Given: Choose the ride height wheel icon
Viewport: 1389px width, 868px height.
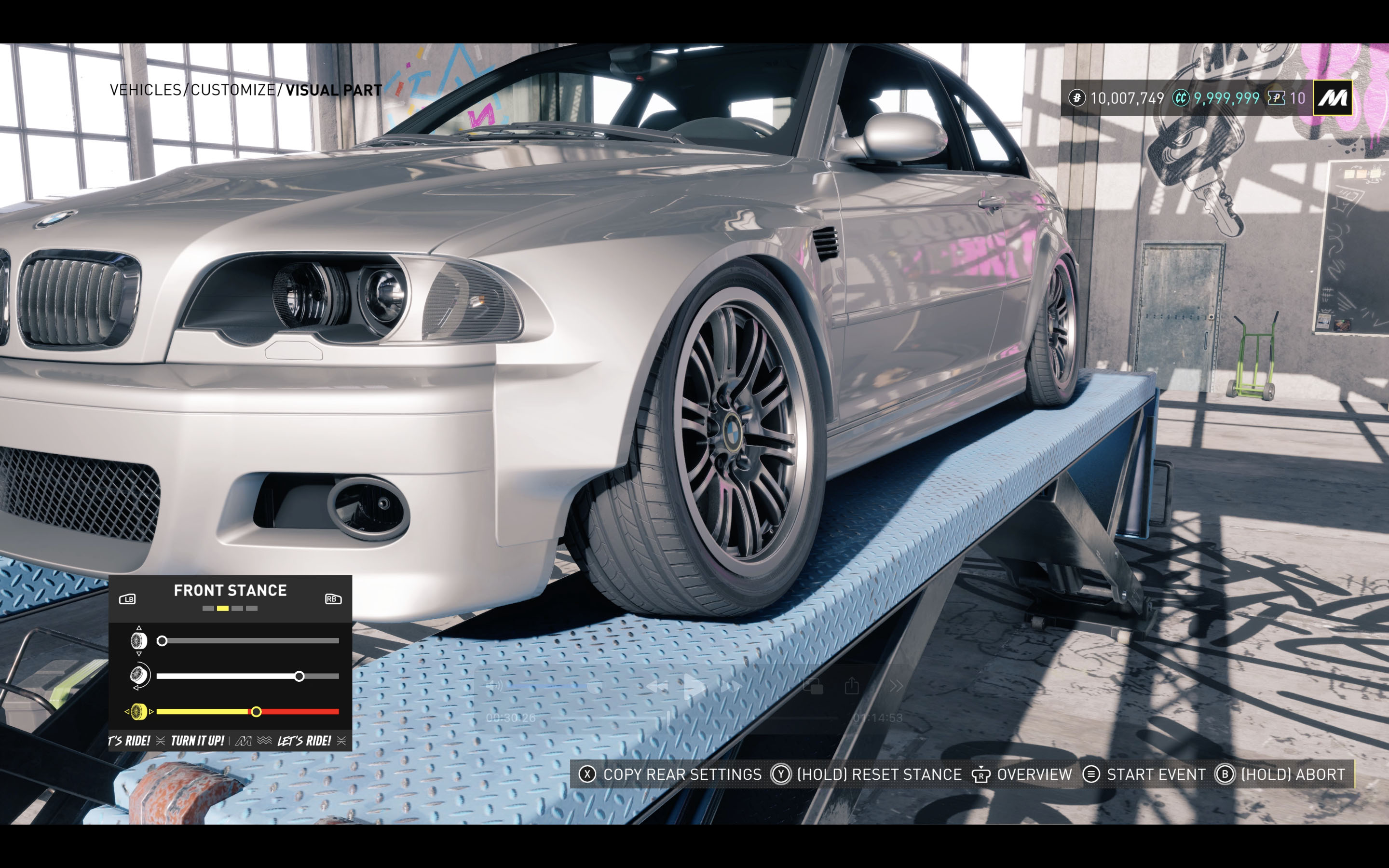Looking at the screenshot, I should coord(138,641).
